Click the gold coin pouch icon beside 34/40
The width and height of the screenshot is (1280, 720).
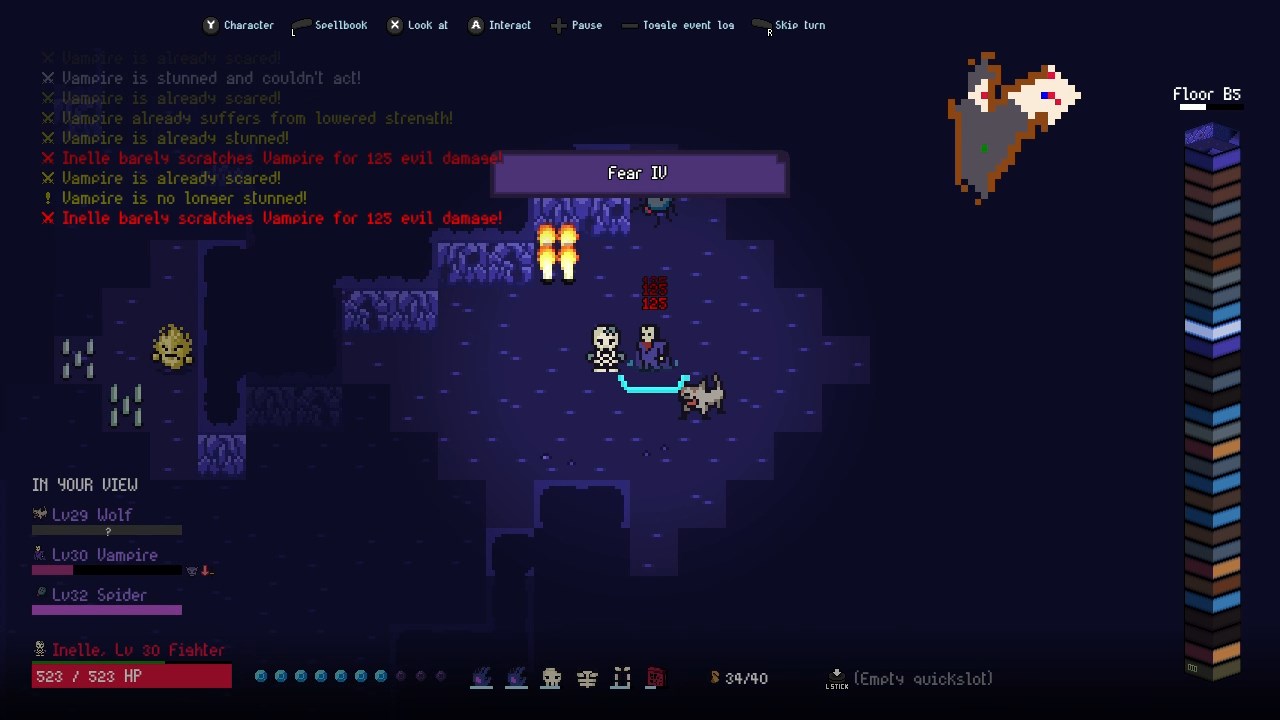[x=716, y=678]
